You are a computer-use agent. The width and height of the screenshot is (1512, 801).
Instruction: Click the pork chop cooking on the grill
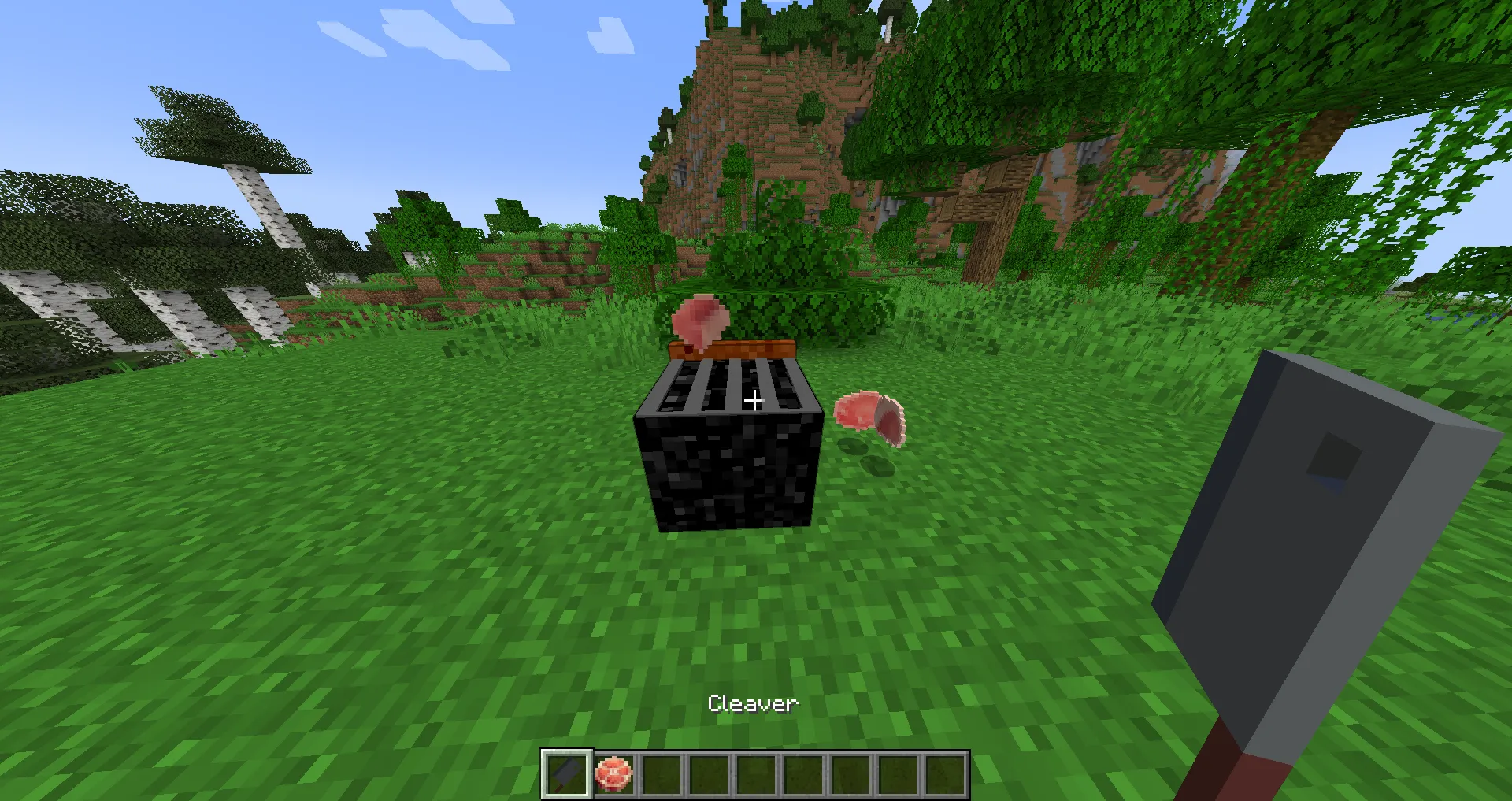699,321
